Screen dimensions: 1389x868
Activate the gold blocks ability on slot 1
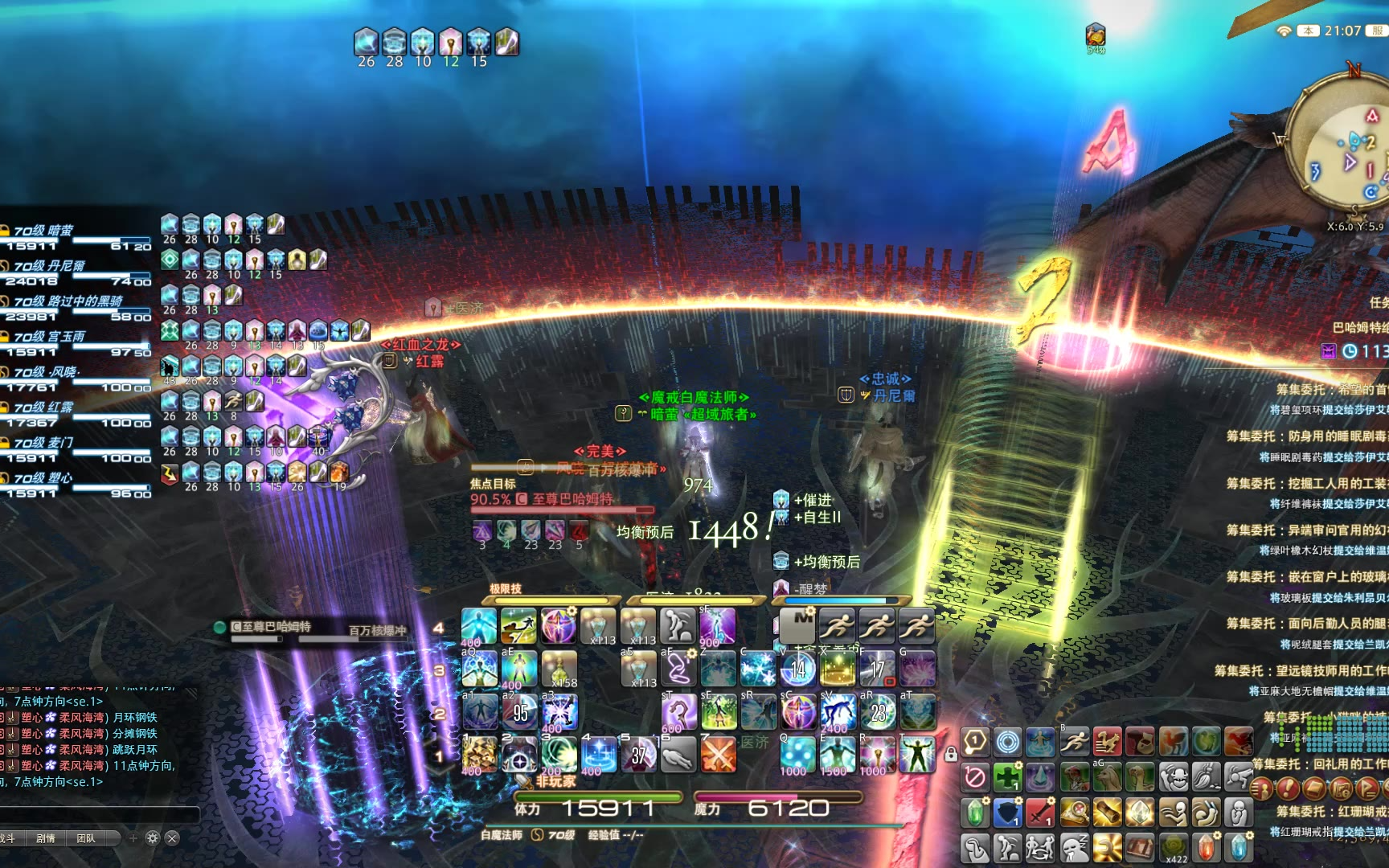(479, 755)
